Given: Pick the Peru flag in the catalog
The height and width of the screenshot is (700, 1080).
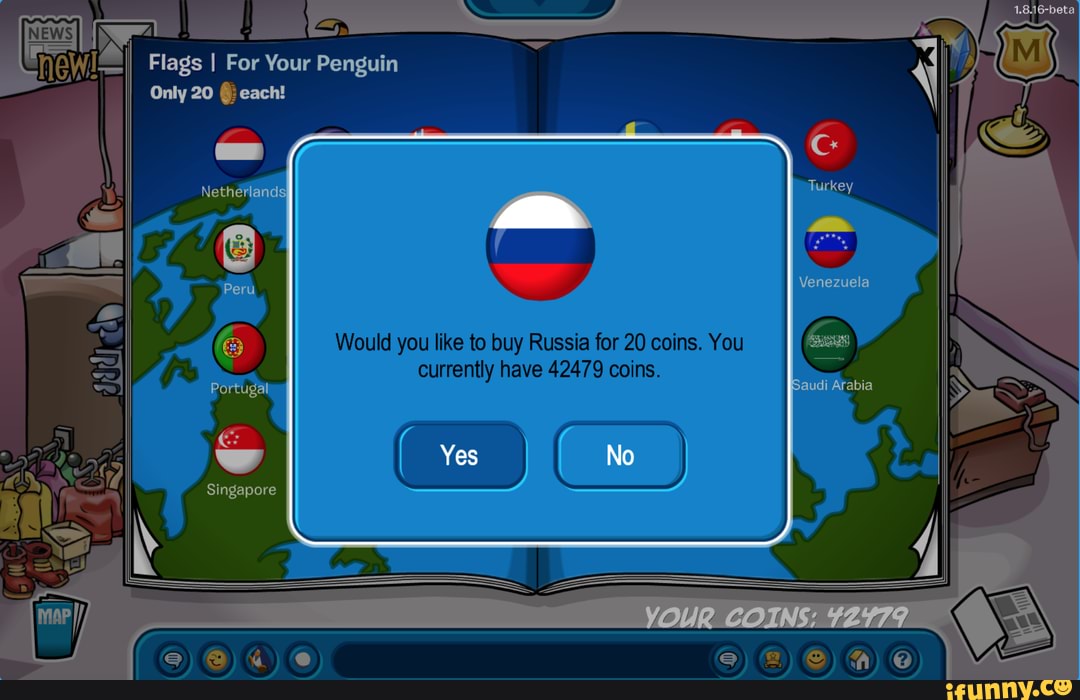Looking at the screenshot, I should [x=239, y=248].
